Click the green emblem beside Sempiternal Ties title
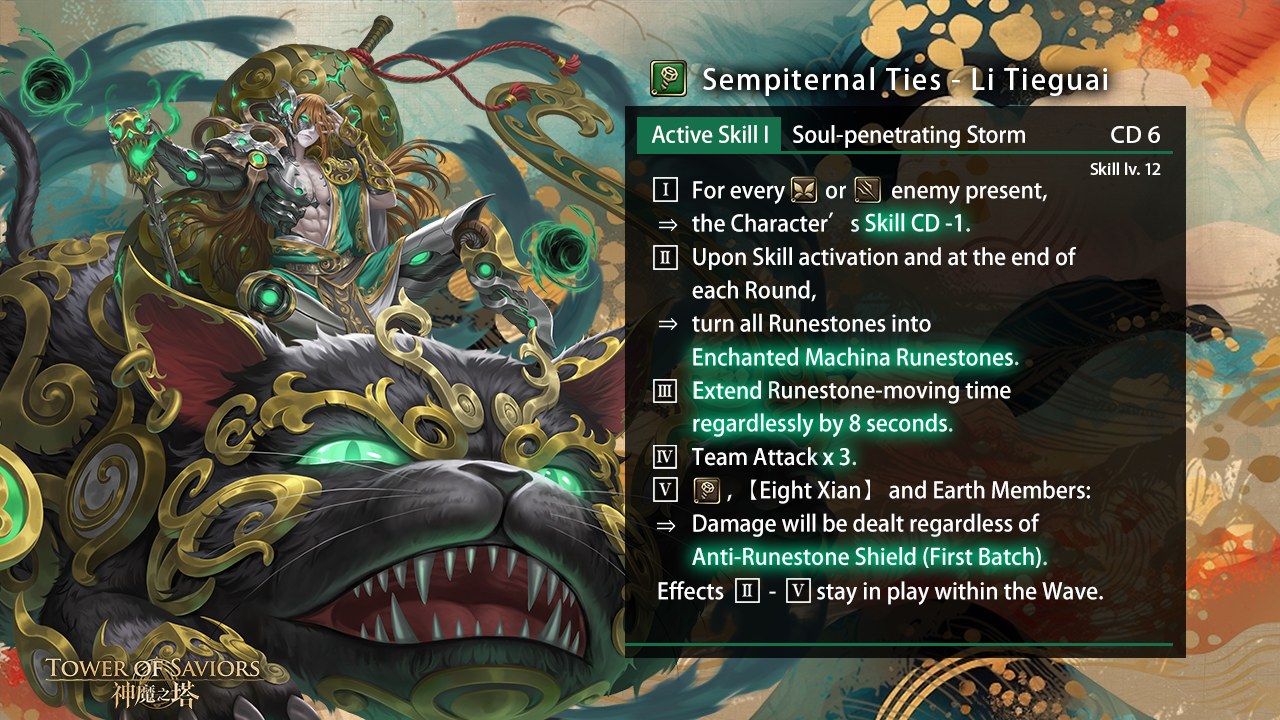The image size is (1280, 720). (x=668, y=78)
